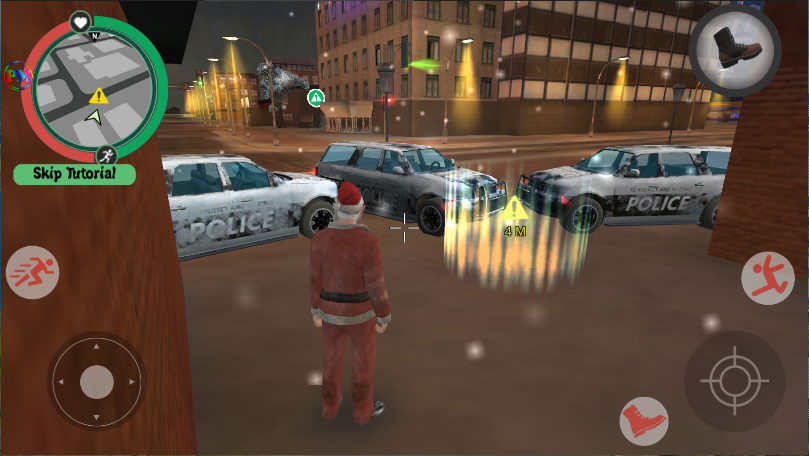Tap the heart icon above the minimap
The image size is (809, 456).
pos(80,22)
